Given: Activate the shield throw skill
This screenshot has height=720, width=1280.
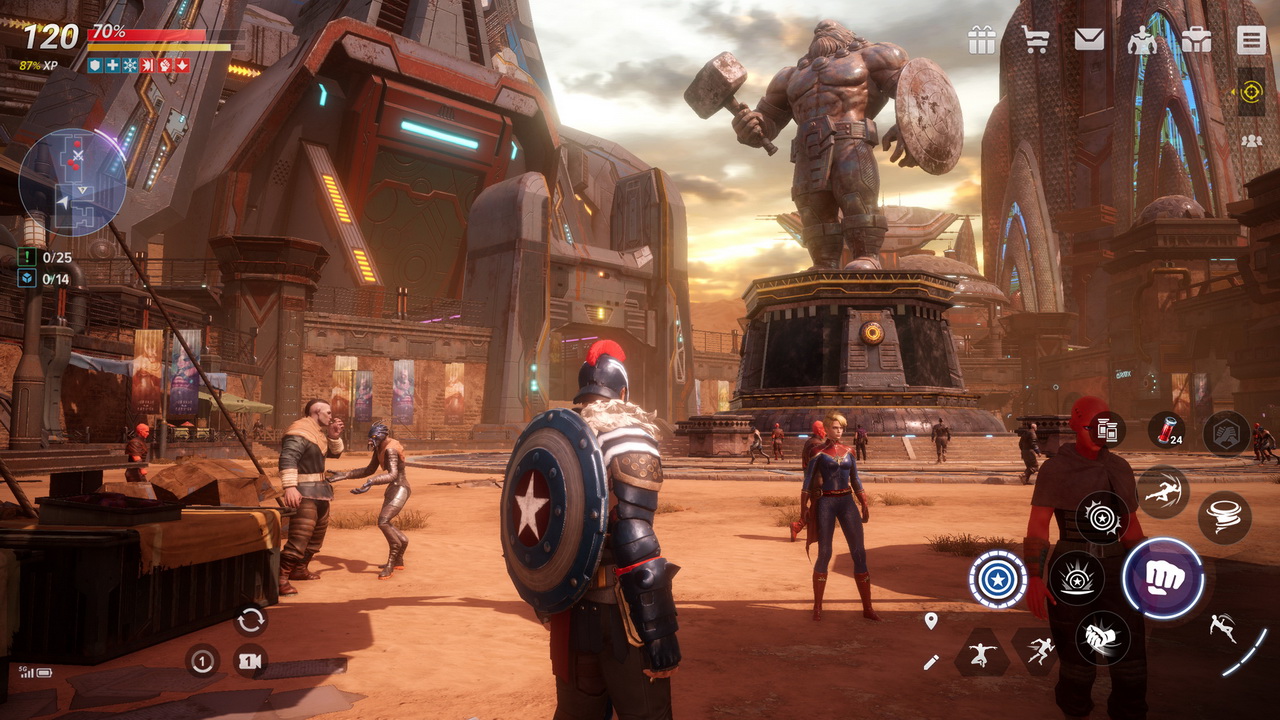Looking at the screenshot, I should tap(997, 580).
